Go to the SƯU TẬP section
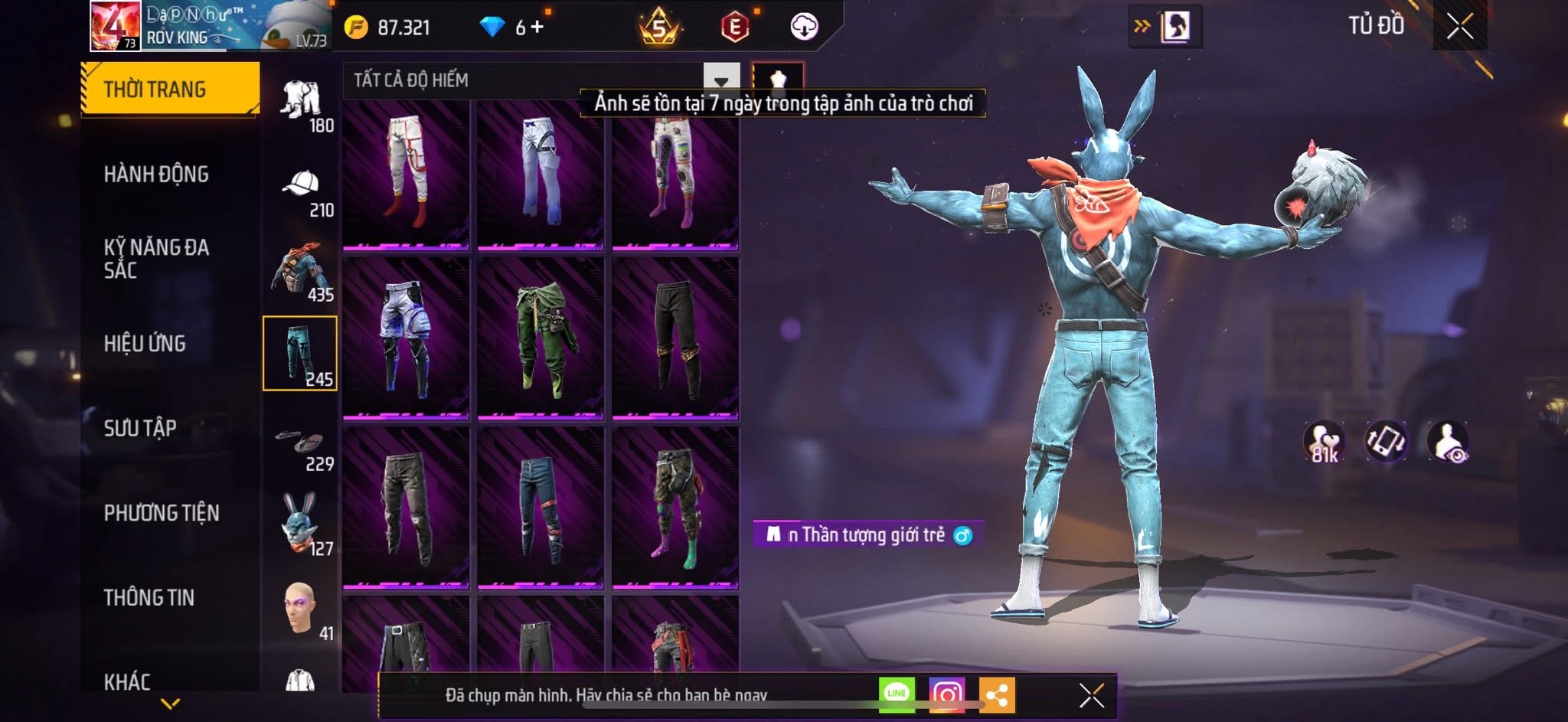1568x722 pixels. (x=140, y=427)
